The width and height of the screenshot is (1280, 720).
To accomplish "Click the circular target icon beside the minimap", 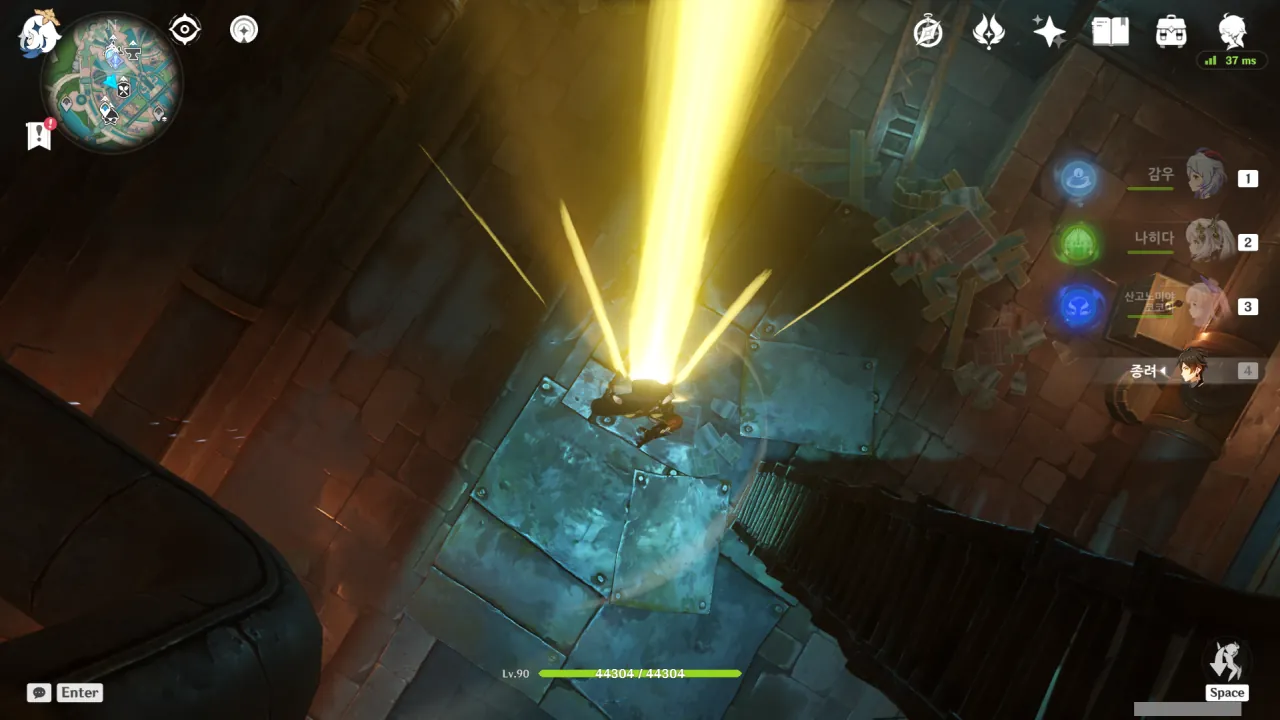I will point(243,30).
